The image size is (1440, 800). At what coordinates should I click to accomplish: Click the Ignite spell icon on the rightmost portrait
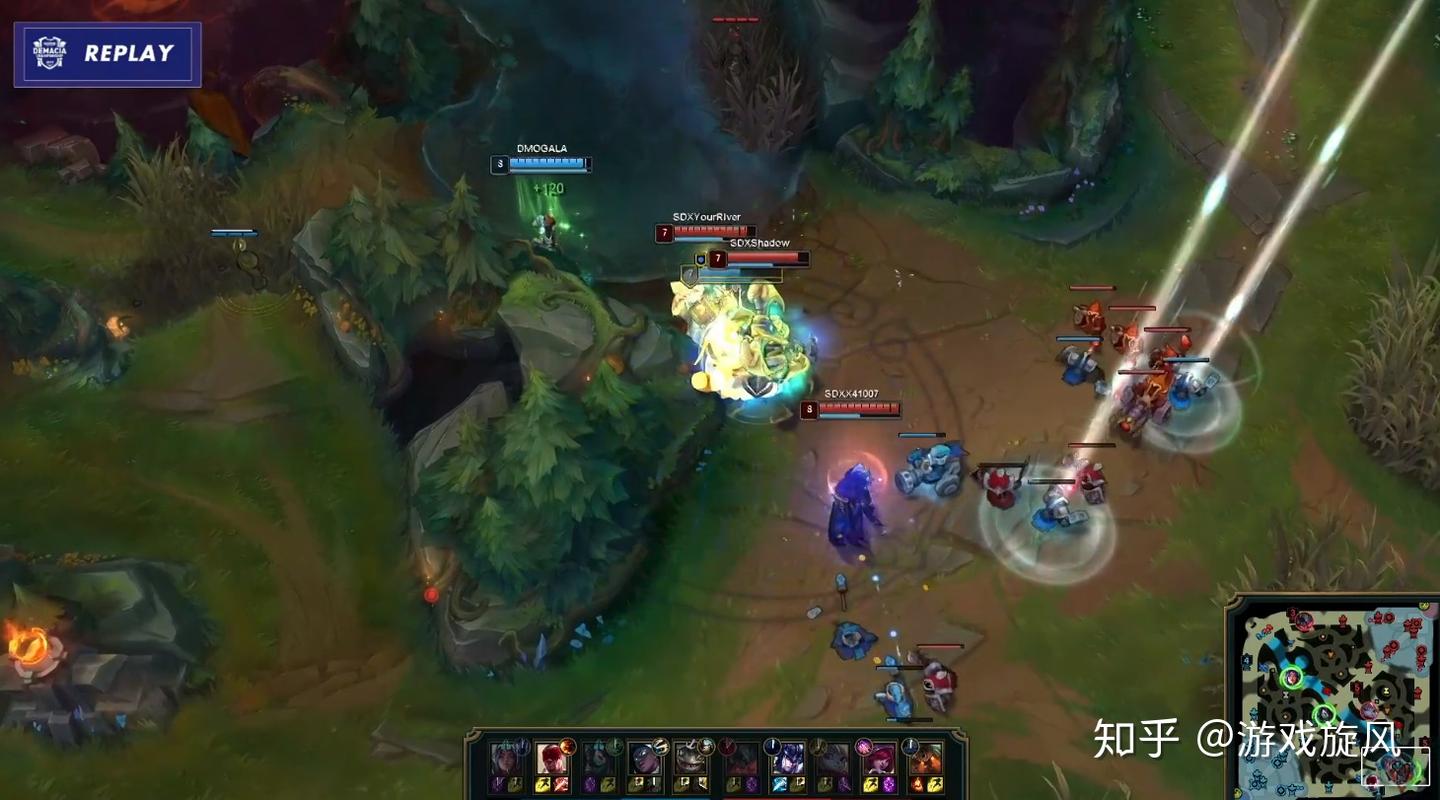[x=915, y=783]
